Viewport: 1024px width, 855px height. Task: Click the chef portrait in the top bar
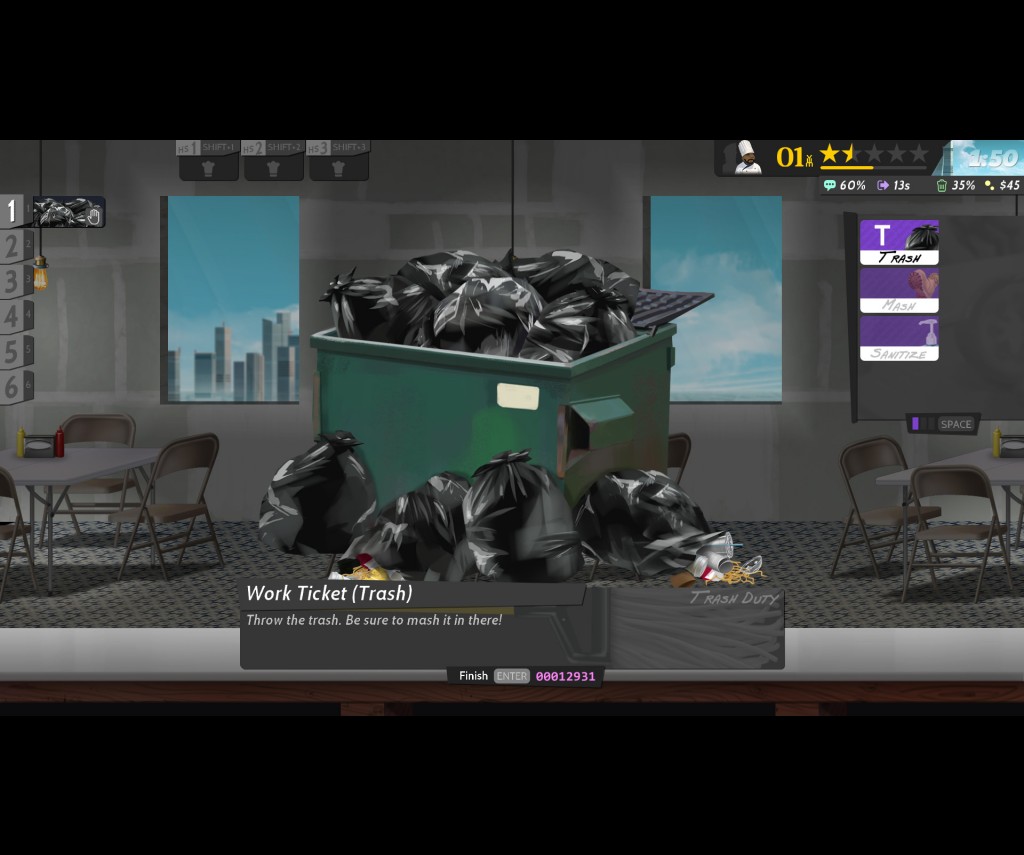coord(747,158)
